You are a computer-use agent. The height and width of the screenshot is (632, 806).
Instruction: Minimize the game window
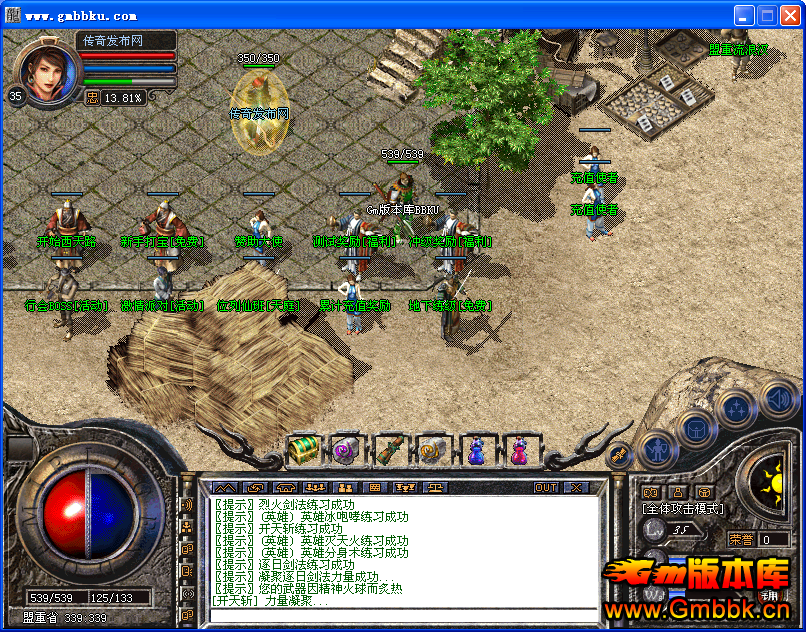point(744,15)
